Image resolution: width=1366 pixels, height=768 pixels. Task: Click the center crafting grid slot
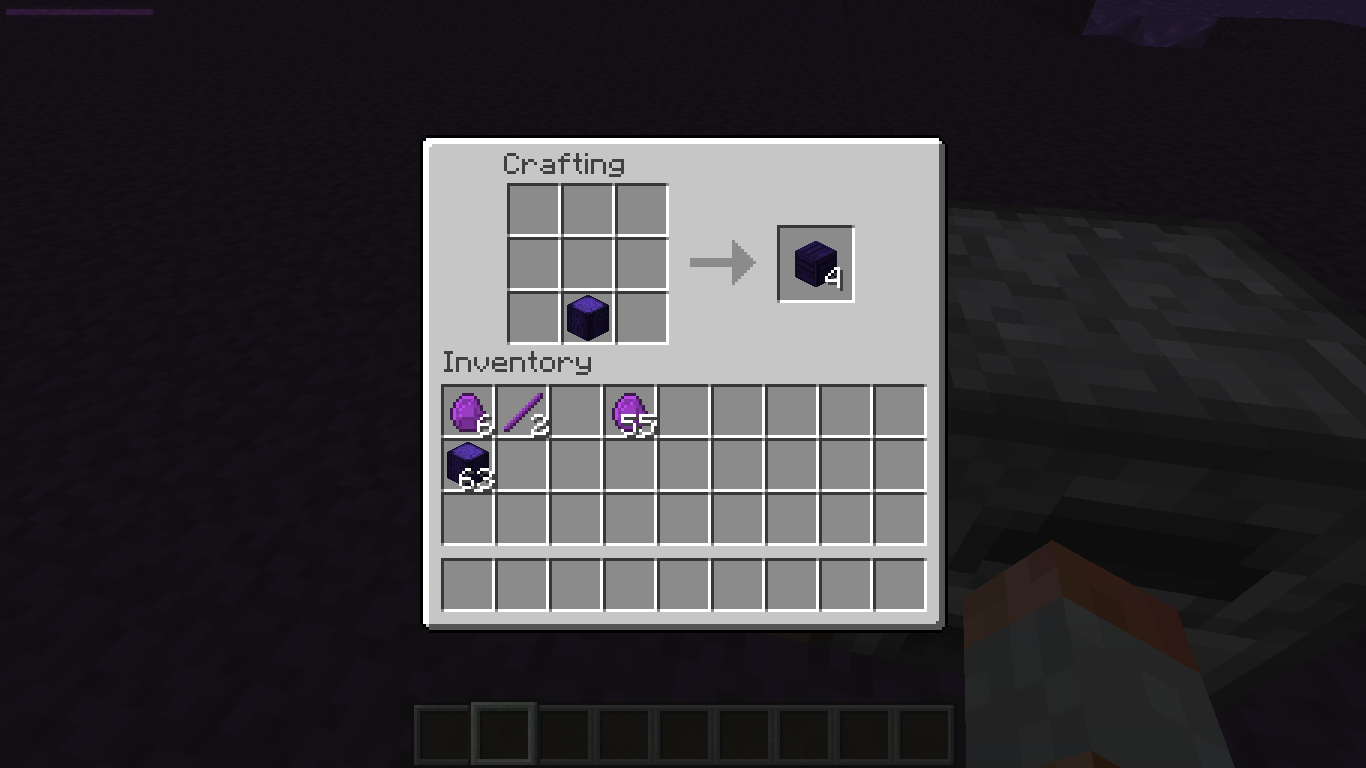coord(587,263)
